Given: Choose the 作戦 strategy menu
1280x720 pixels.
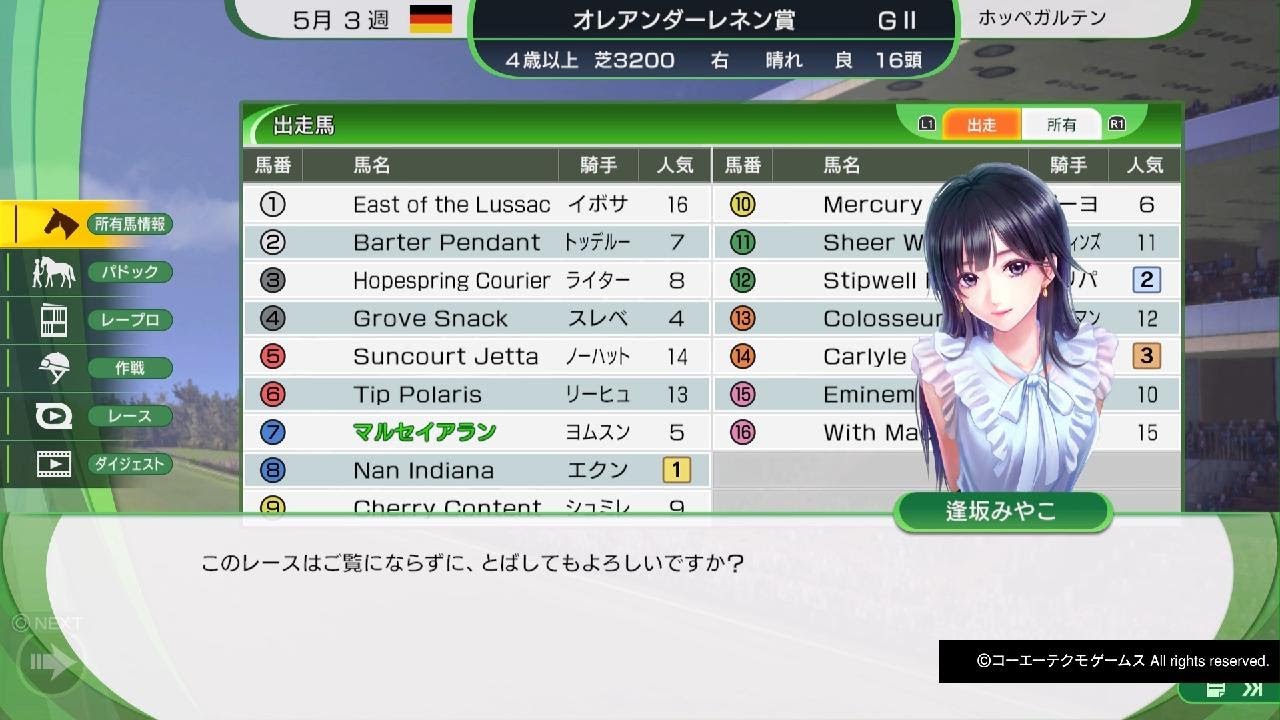Looking at the screenshot, I should point(88,368).
